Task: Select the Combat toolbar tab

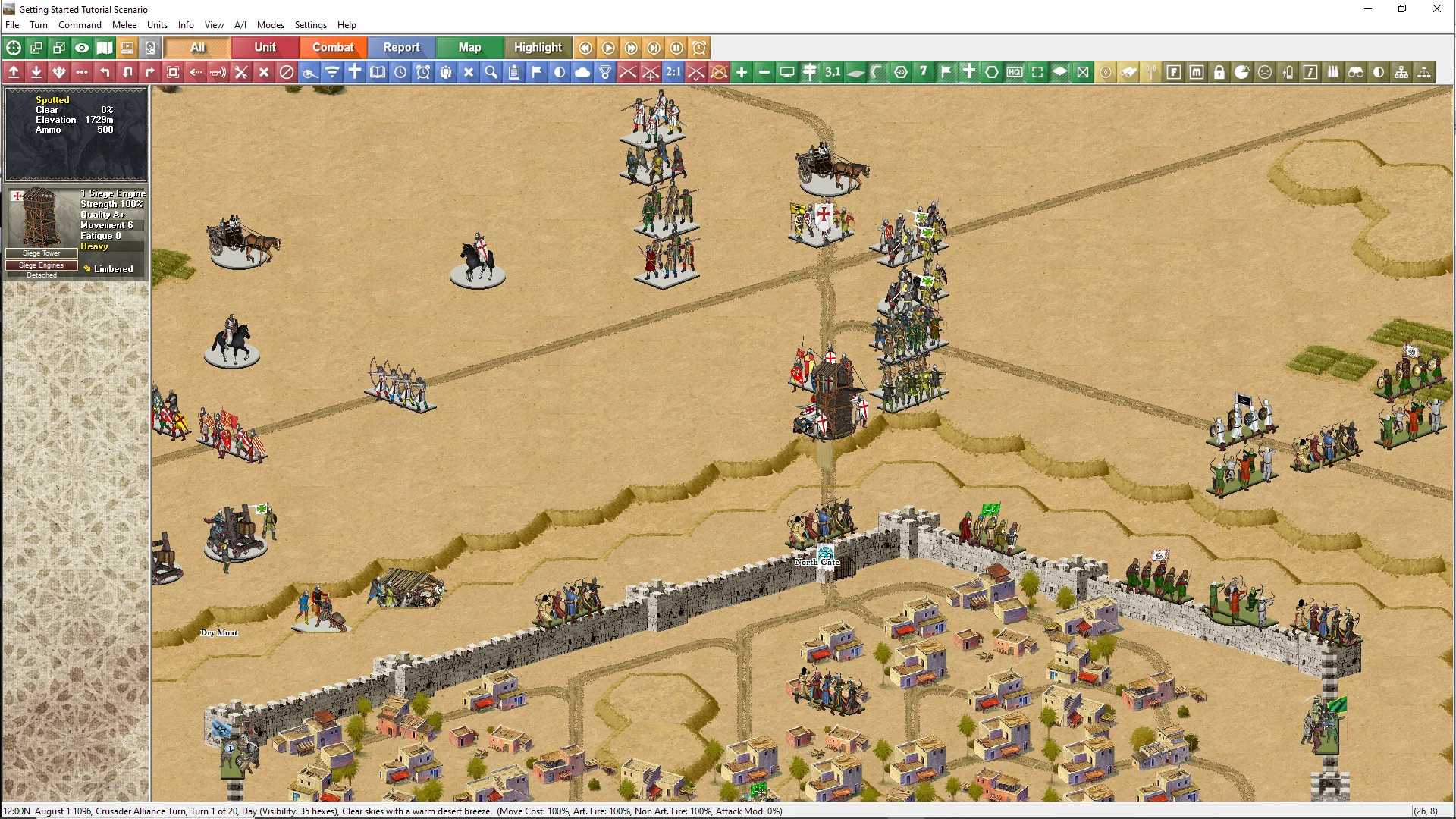Action: (x=333, y=48)
